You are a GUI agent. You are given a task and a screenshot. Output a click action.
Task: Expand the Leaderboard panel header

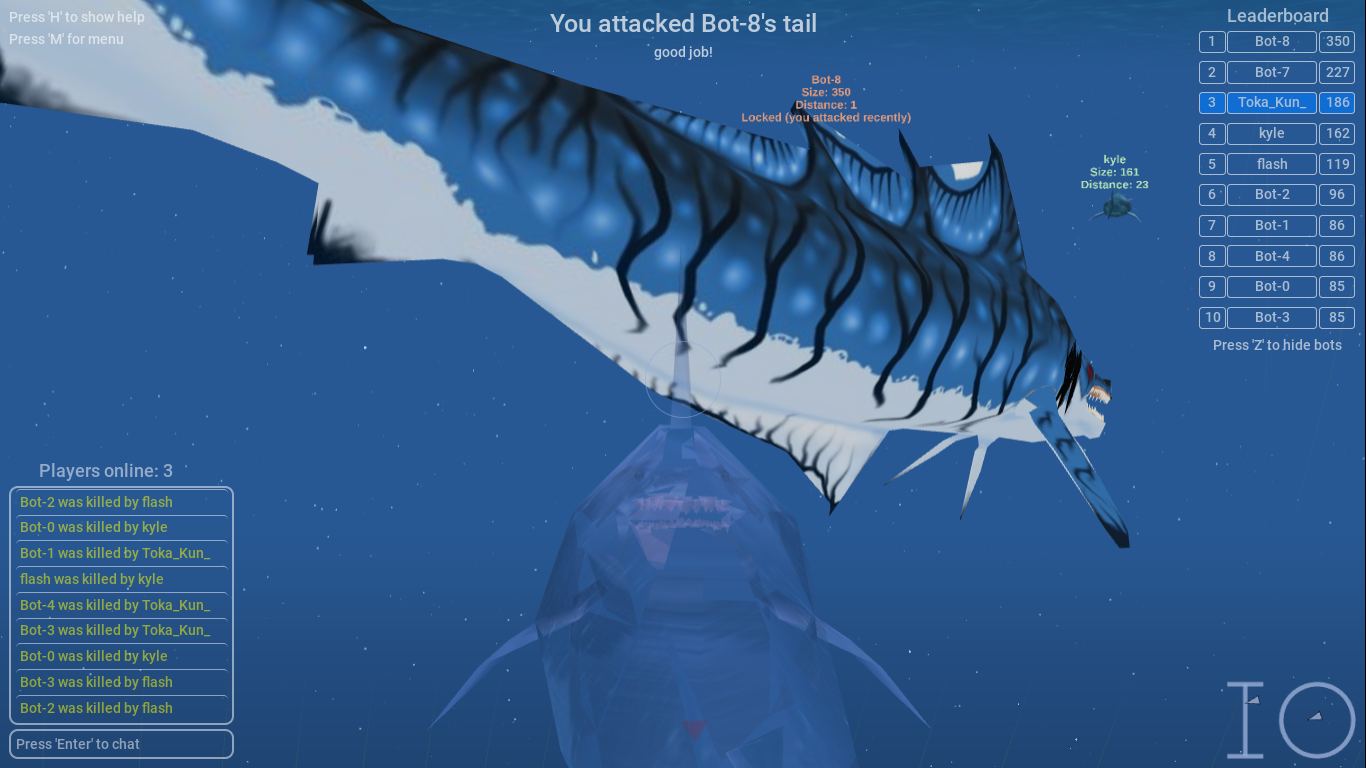pyautogui.click(x=1277, y=15)
